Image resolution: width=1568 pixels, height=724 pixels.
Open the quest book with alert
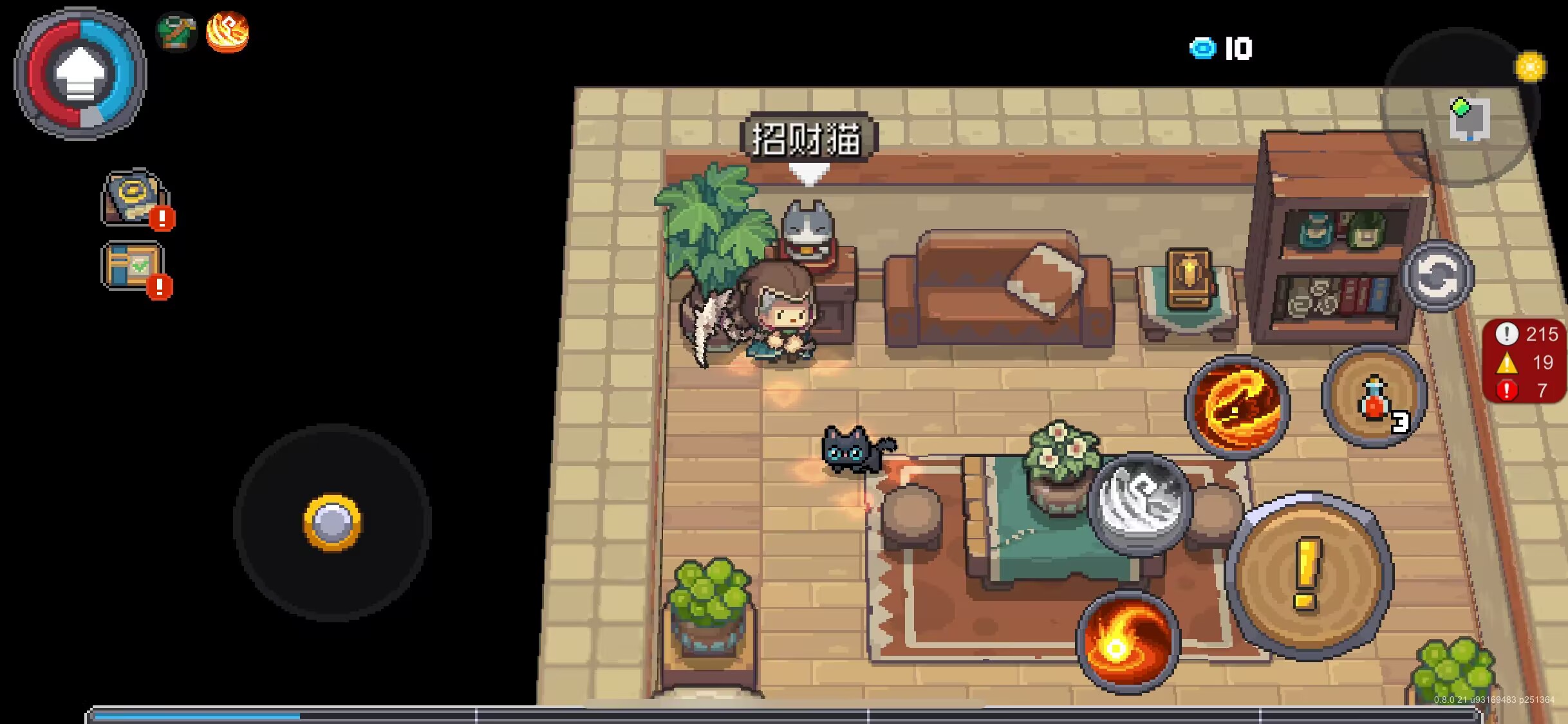[135, 198]
